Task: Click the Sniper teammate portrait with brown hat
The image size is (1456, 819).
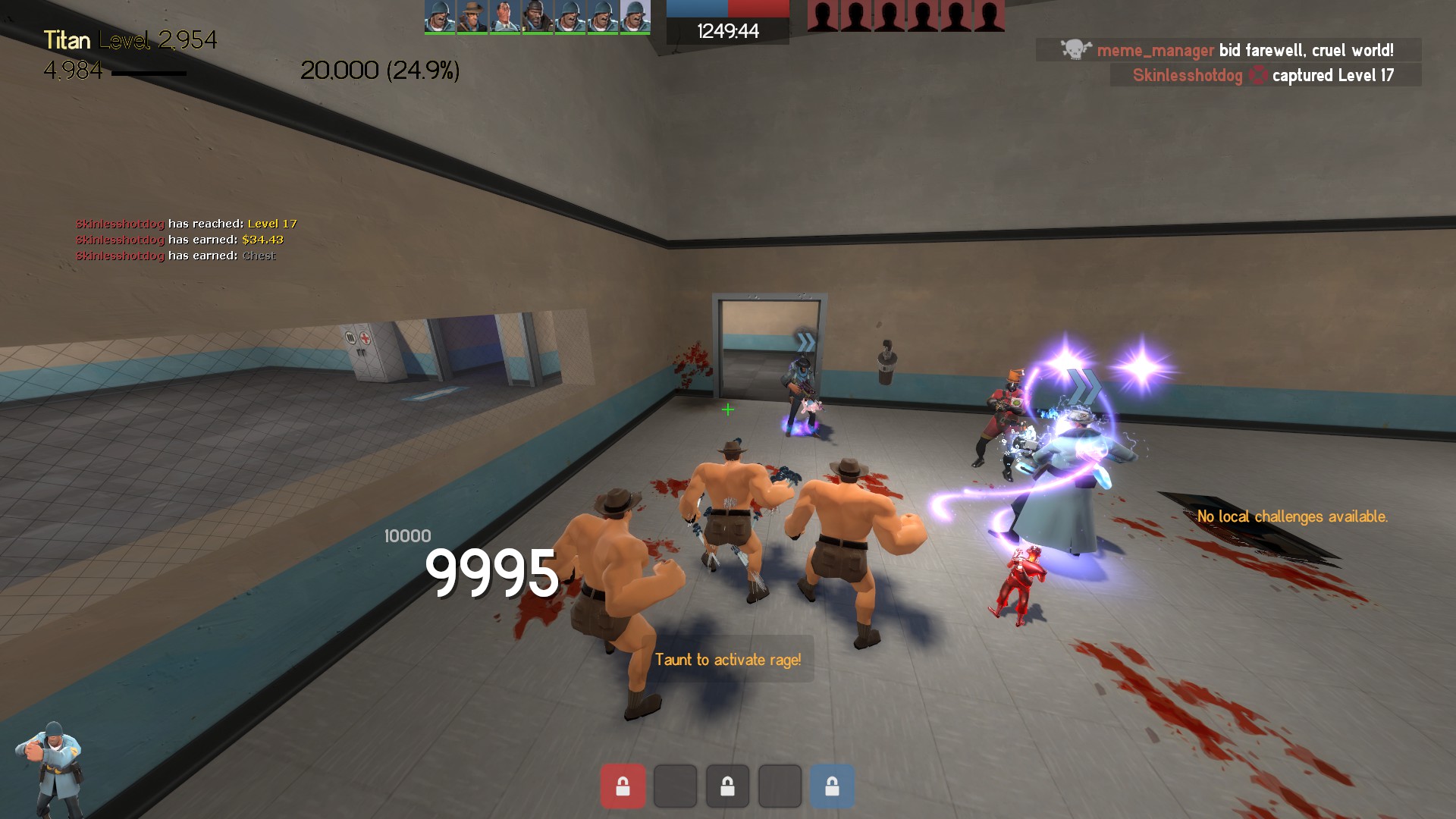Action: (x=472, y=17)
